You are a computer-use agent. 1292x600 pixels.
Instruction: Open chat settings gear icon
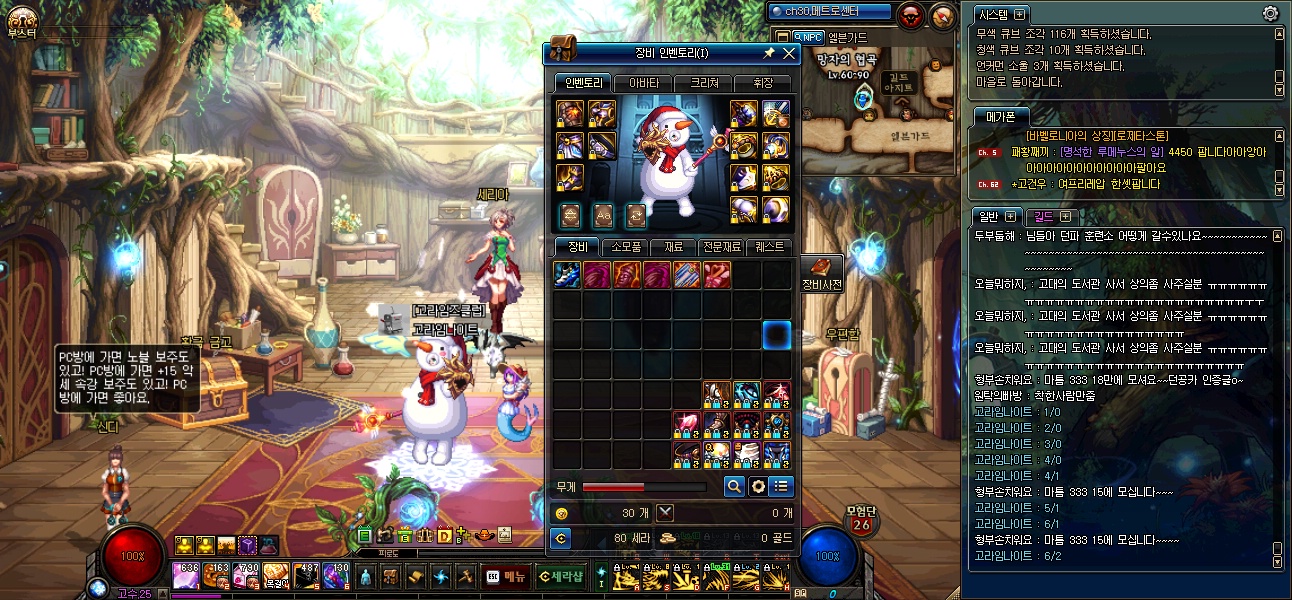[x=1270, y=14]
